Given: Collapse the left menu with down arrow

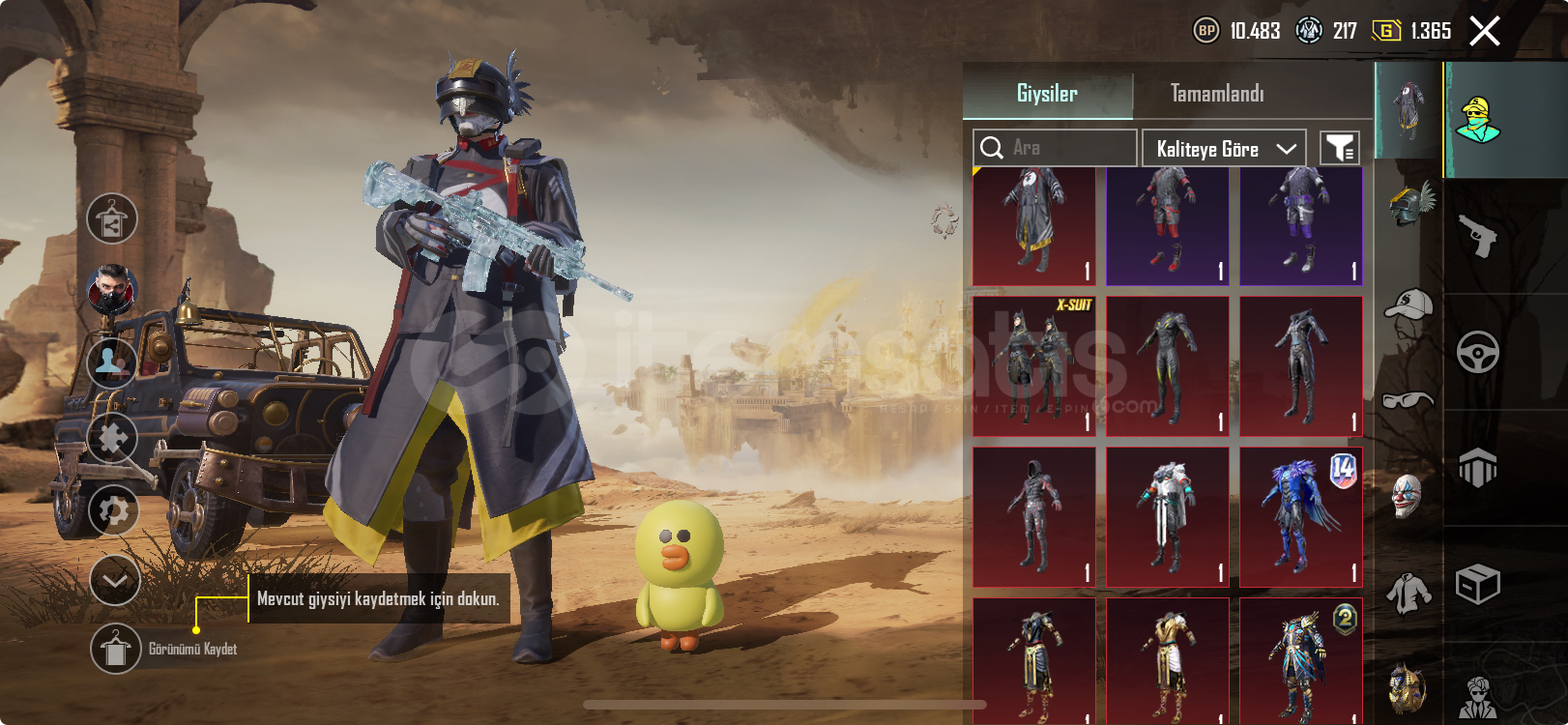Looking at the screenshot, I should (115, 581).
